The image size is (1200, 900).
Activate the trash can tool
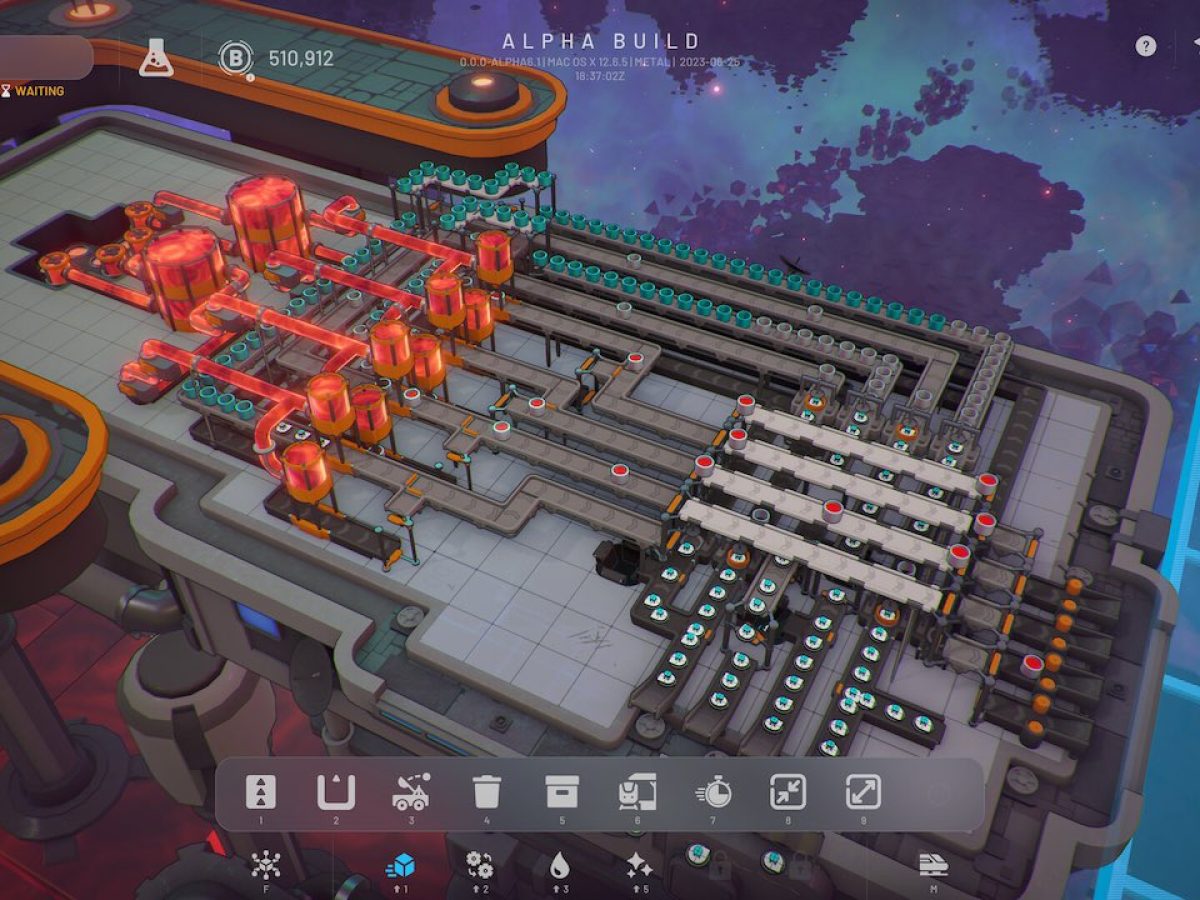click(487, 793)
